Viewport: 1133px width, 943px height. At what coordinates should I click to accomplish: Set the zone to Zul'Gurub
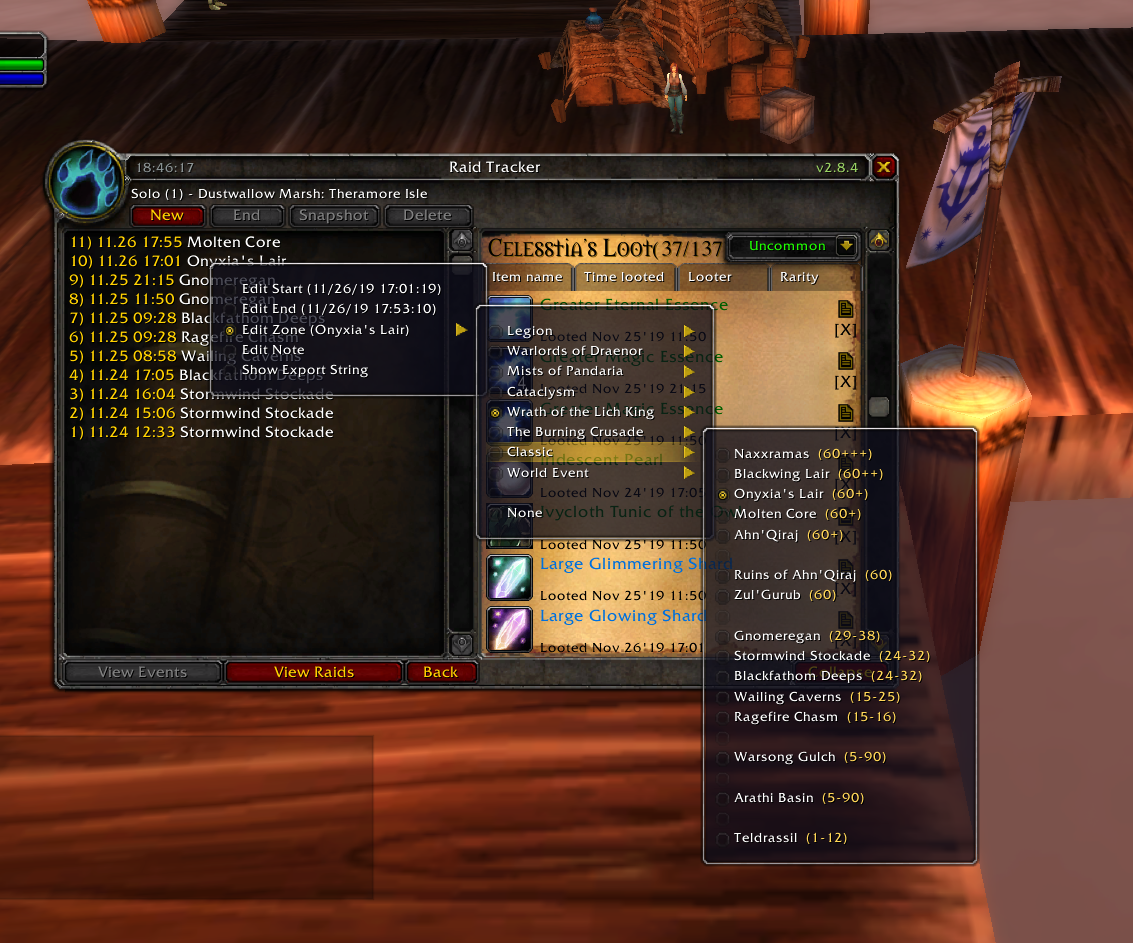point(767,595)
